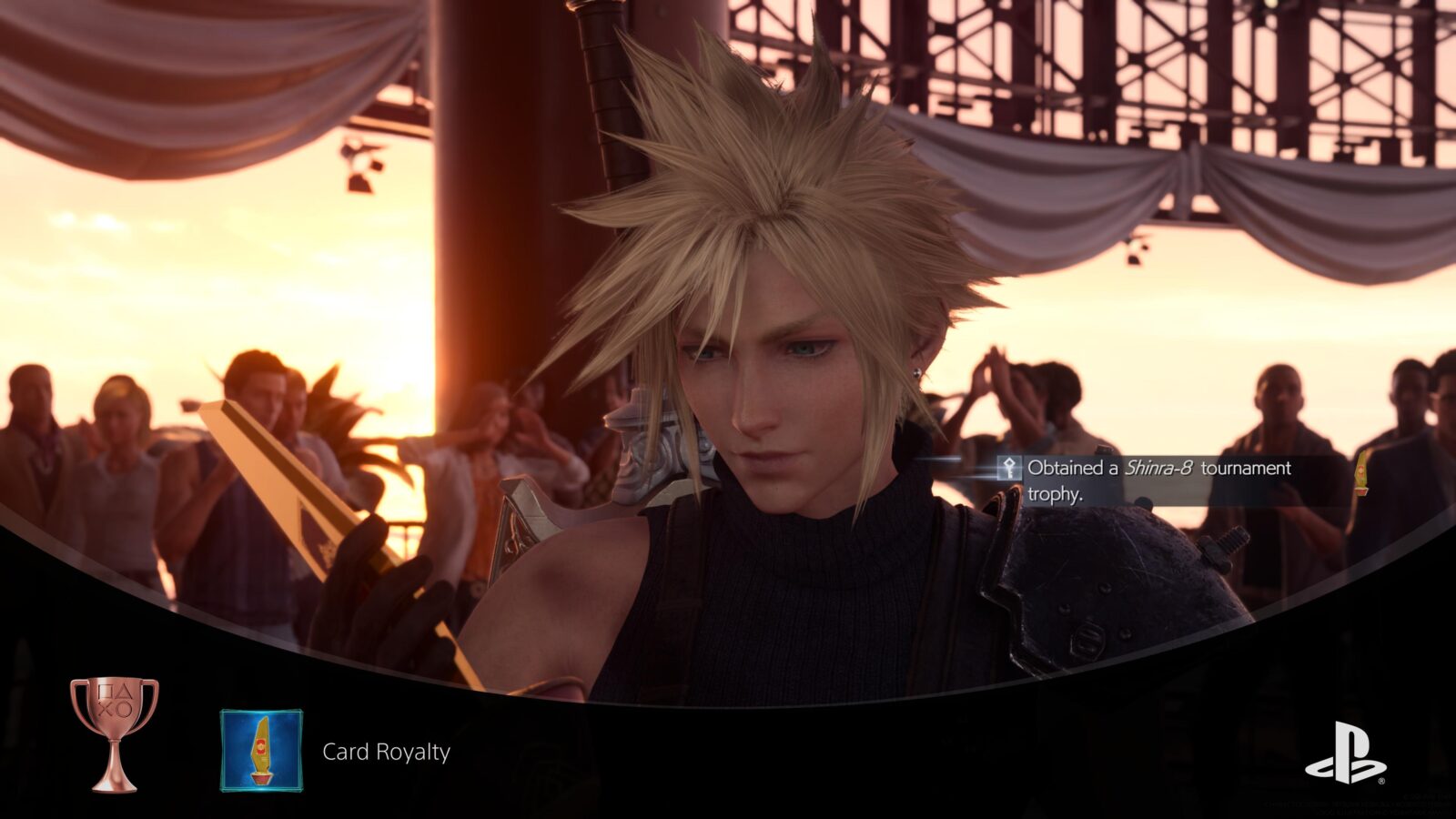Click the small Shinra-8 trophy icon beside the banner
The image size is (1456, 819).
tap(1361, 475)
